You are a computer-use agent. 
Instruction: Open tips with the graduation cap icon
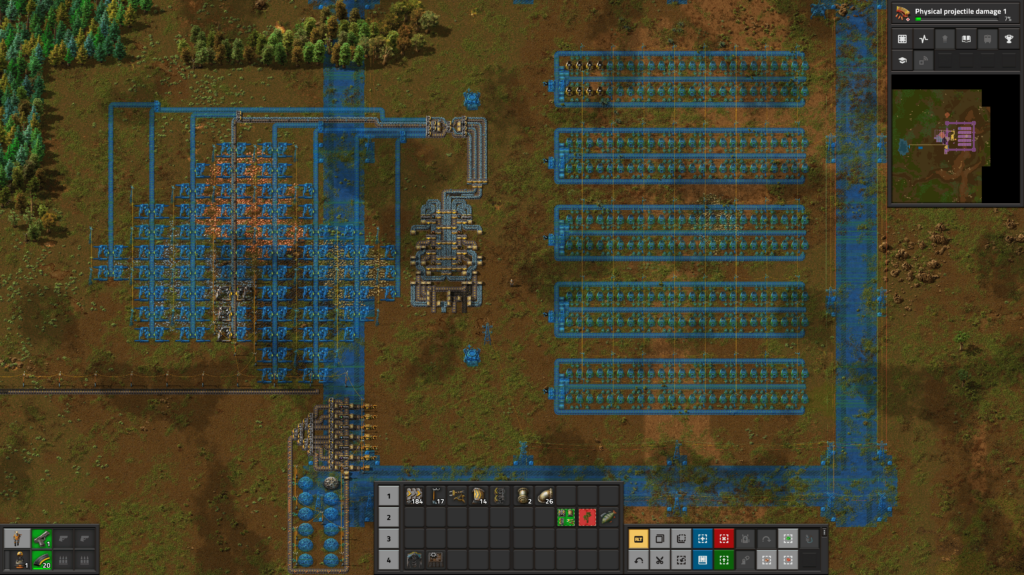click(902, 60)
